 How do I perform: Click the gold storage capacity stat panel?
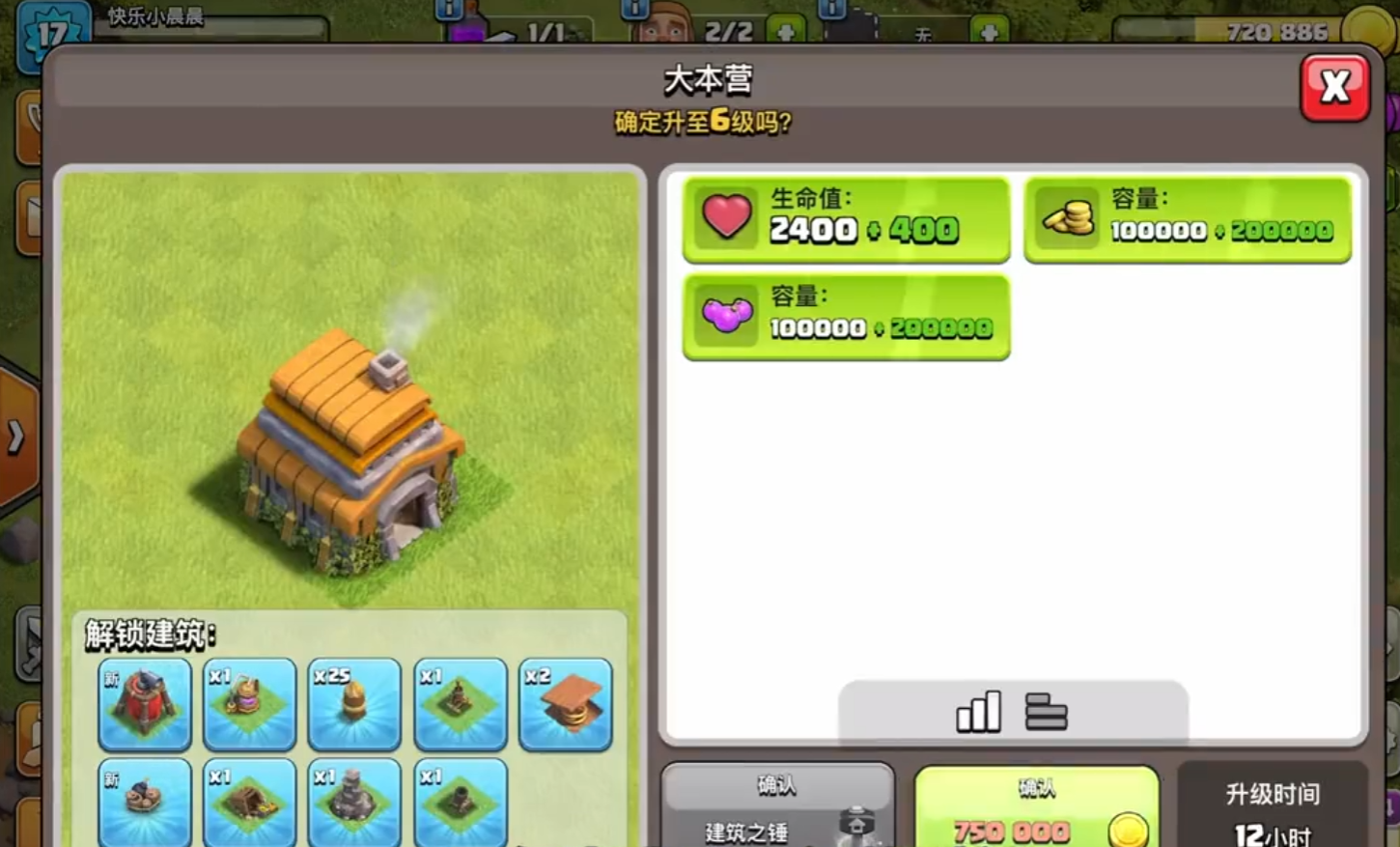point(1187,219)
